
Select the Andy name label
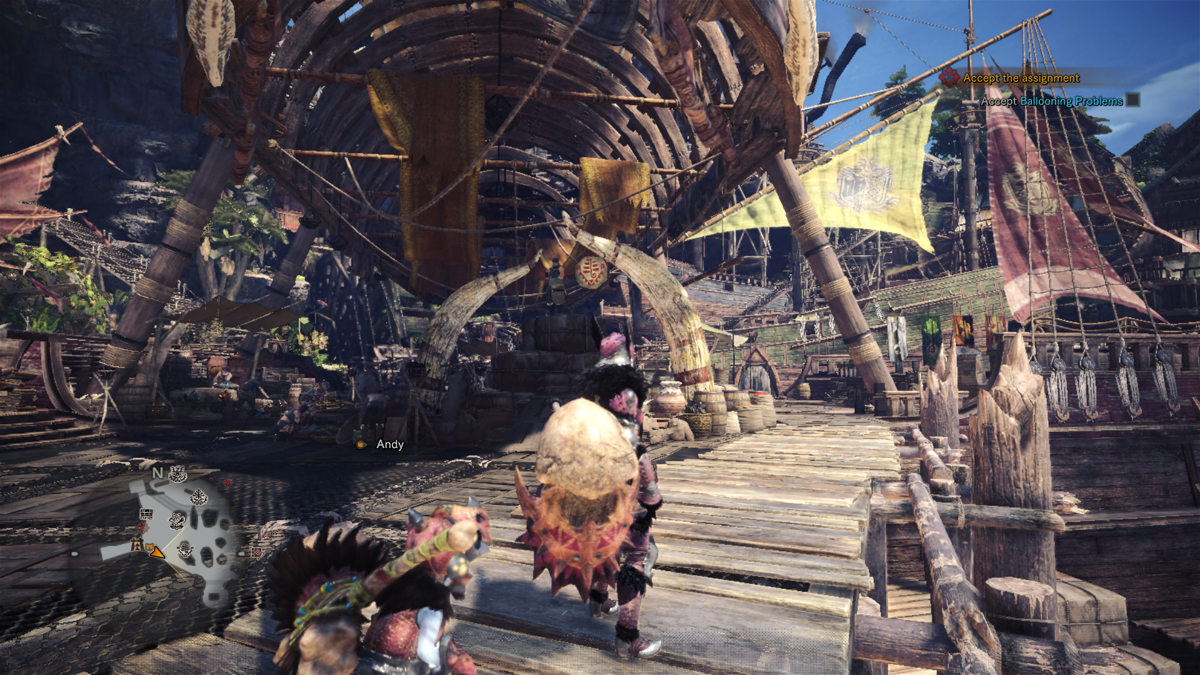tap(389, 444)
